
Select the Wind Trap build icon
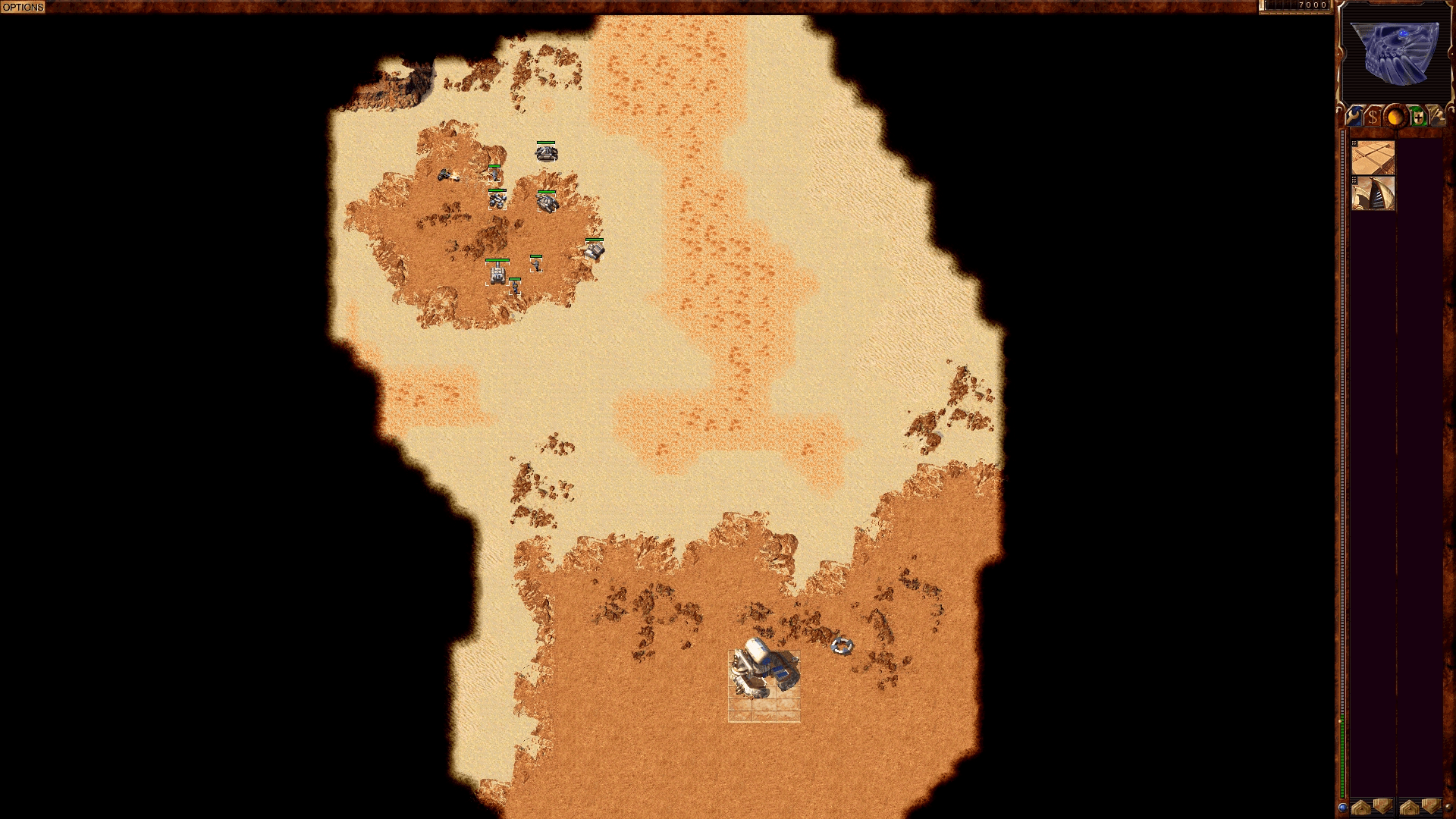tap(1374, 194)
